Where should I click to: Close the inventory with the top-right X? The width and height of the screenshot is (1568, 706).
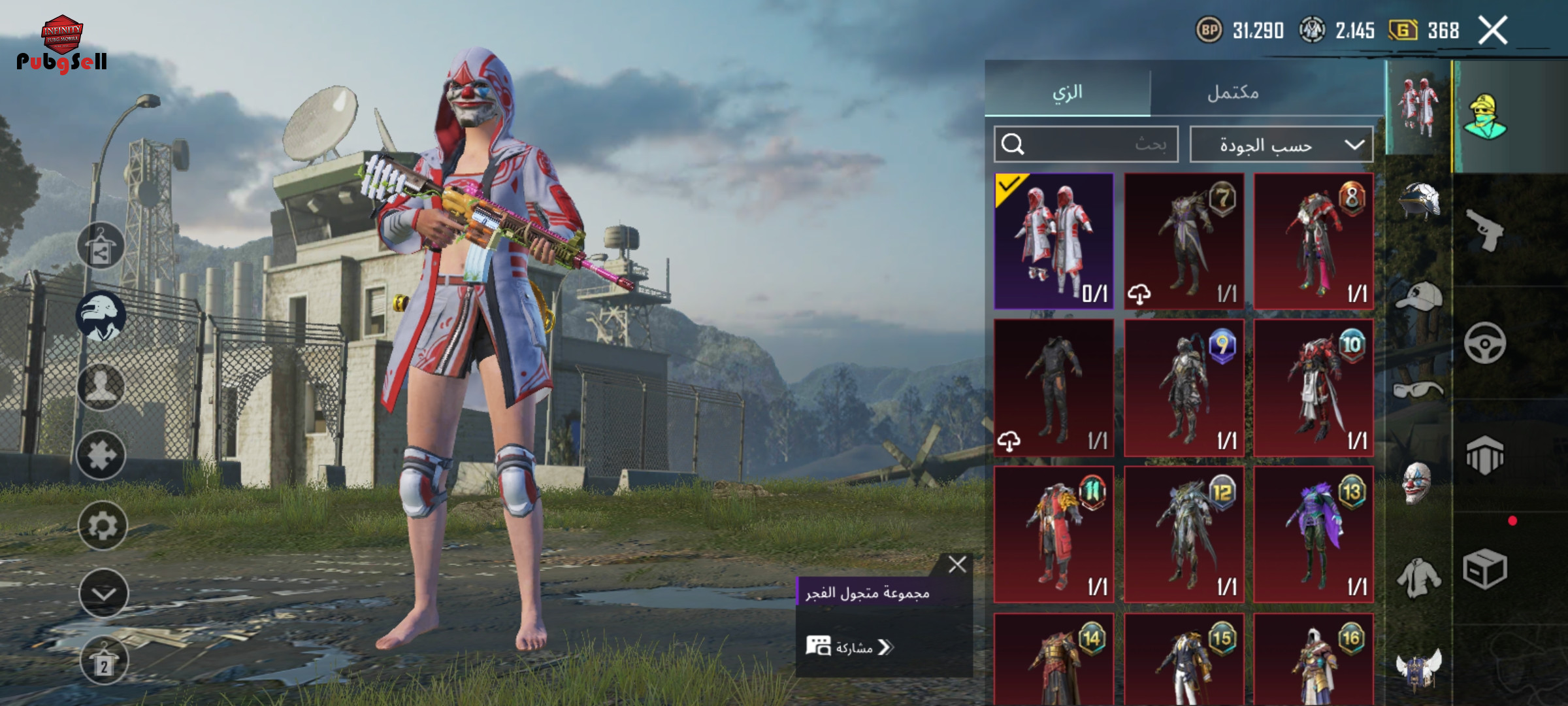1493,30
